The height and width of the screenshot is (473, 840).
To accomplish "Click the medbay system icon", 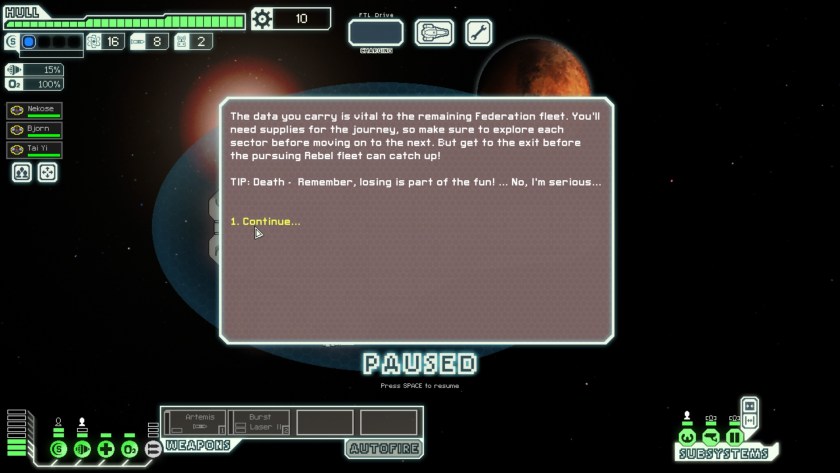I will (106, 449).
